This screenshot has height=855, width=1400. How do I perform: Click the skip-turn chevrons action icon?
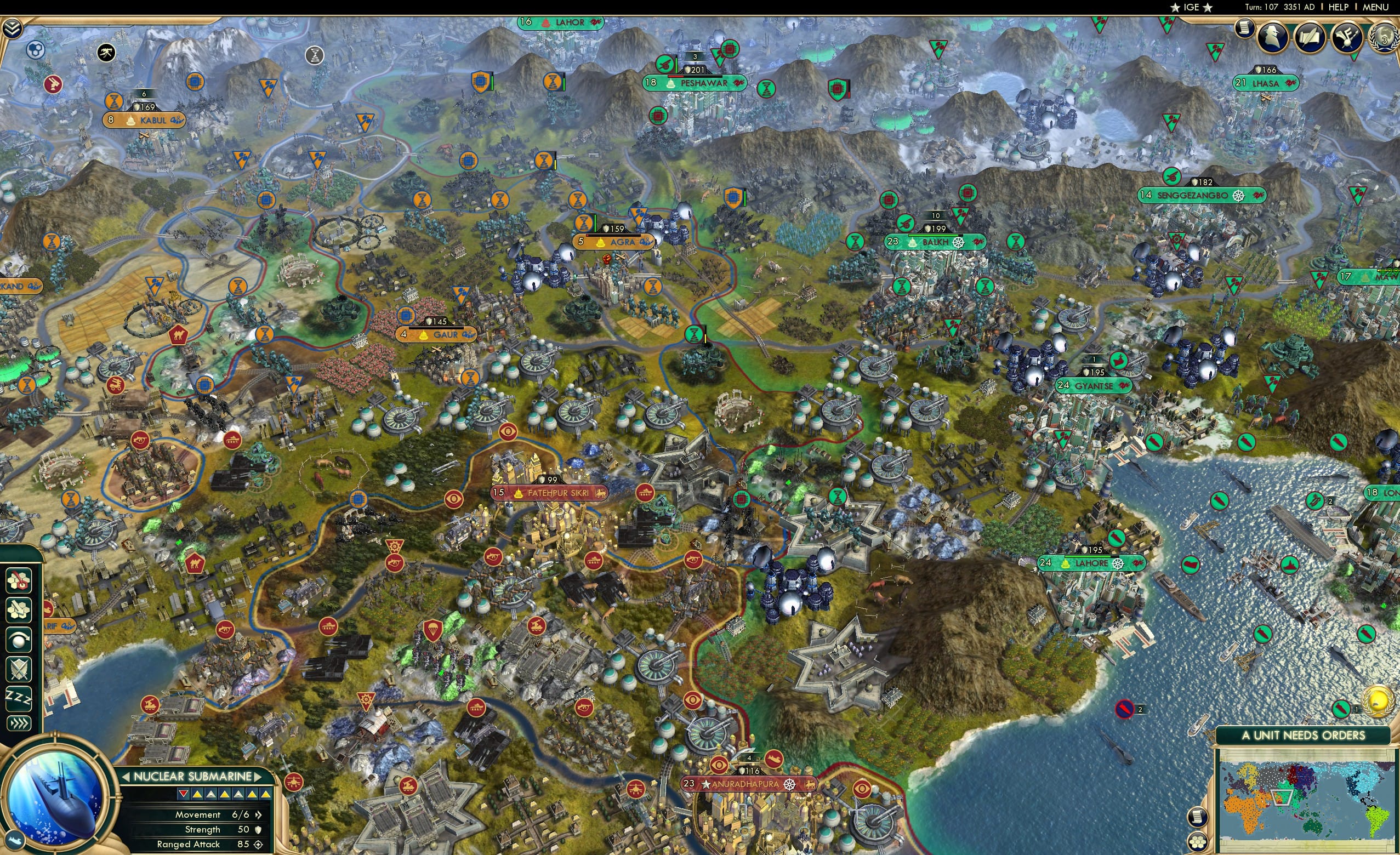pos(19,720)
